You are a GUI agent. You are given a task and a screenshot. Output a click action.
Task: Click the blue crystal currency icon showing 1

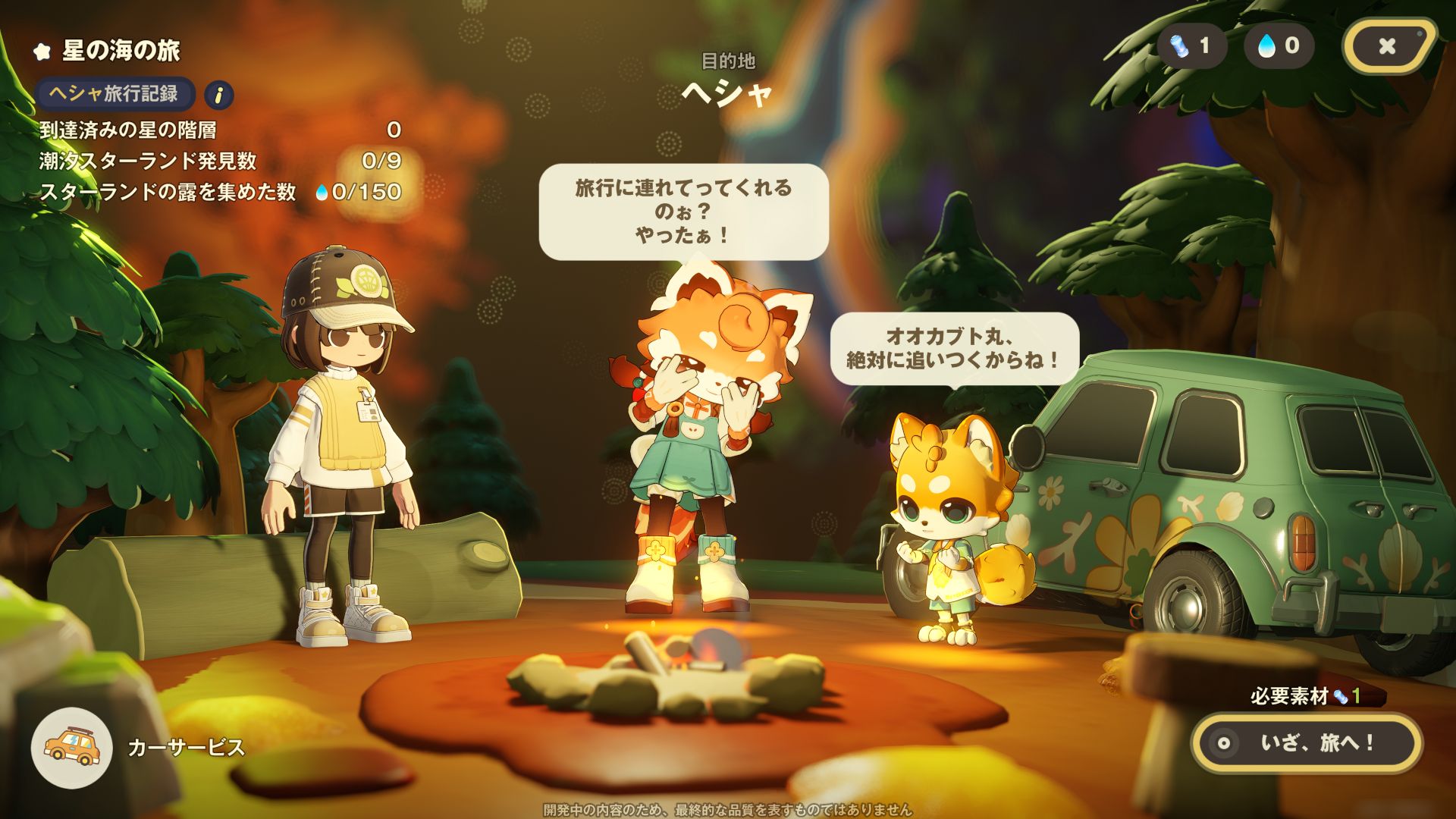click(x=1180, y=46)
